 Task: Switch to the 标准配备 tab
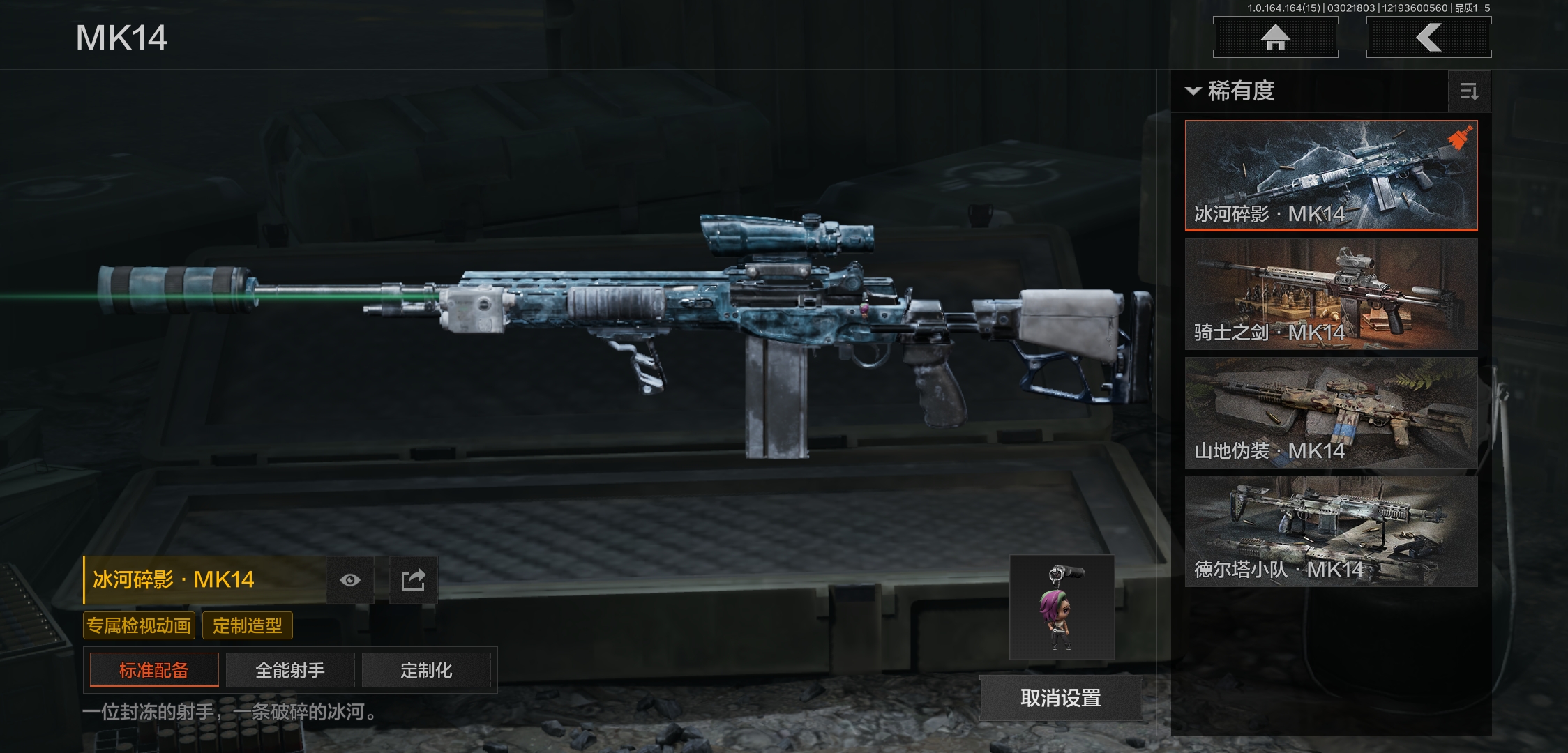(154, 670)
